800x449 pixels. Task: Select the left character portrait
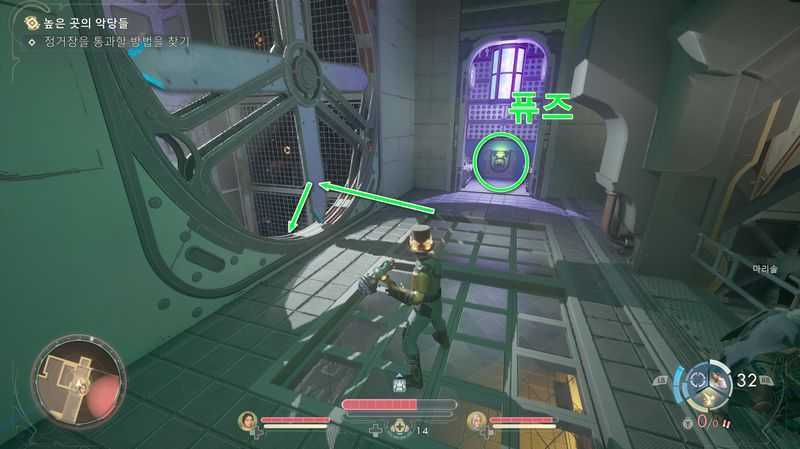coord(247,421)
